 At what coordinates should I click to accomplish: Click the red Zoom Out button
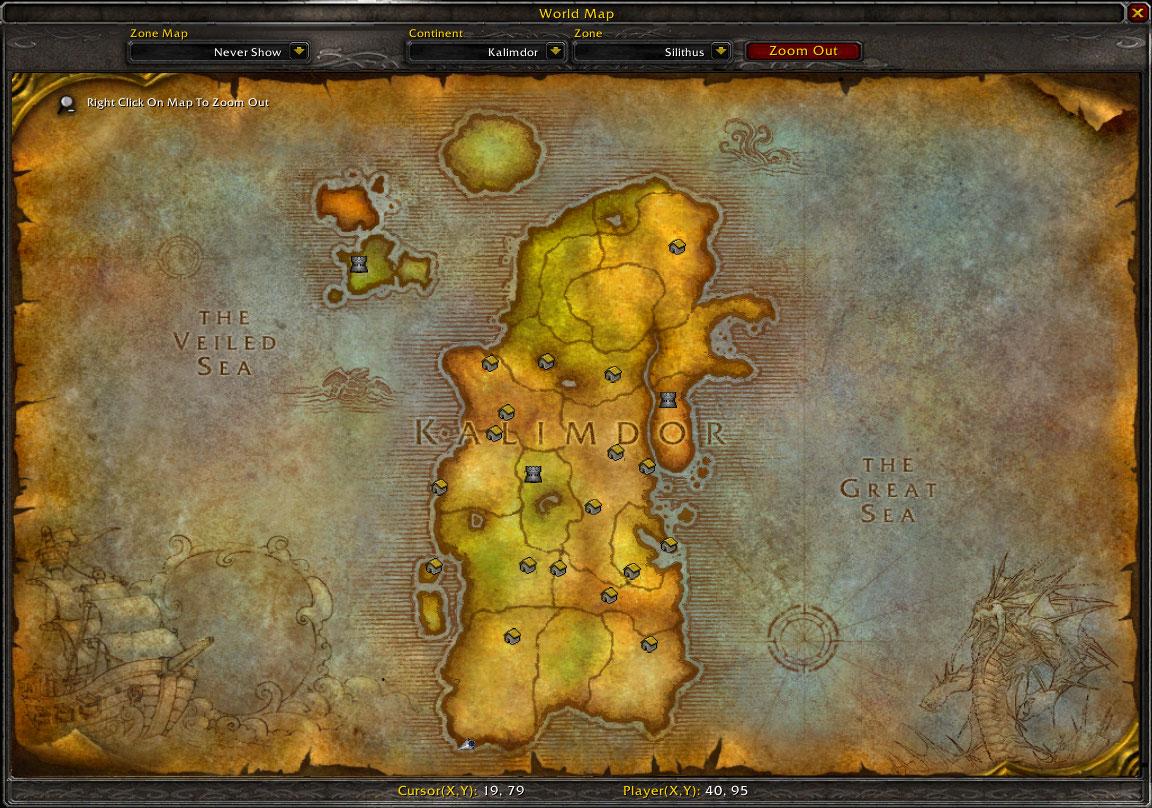tap(803, 51)
